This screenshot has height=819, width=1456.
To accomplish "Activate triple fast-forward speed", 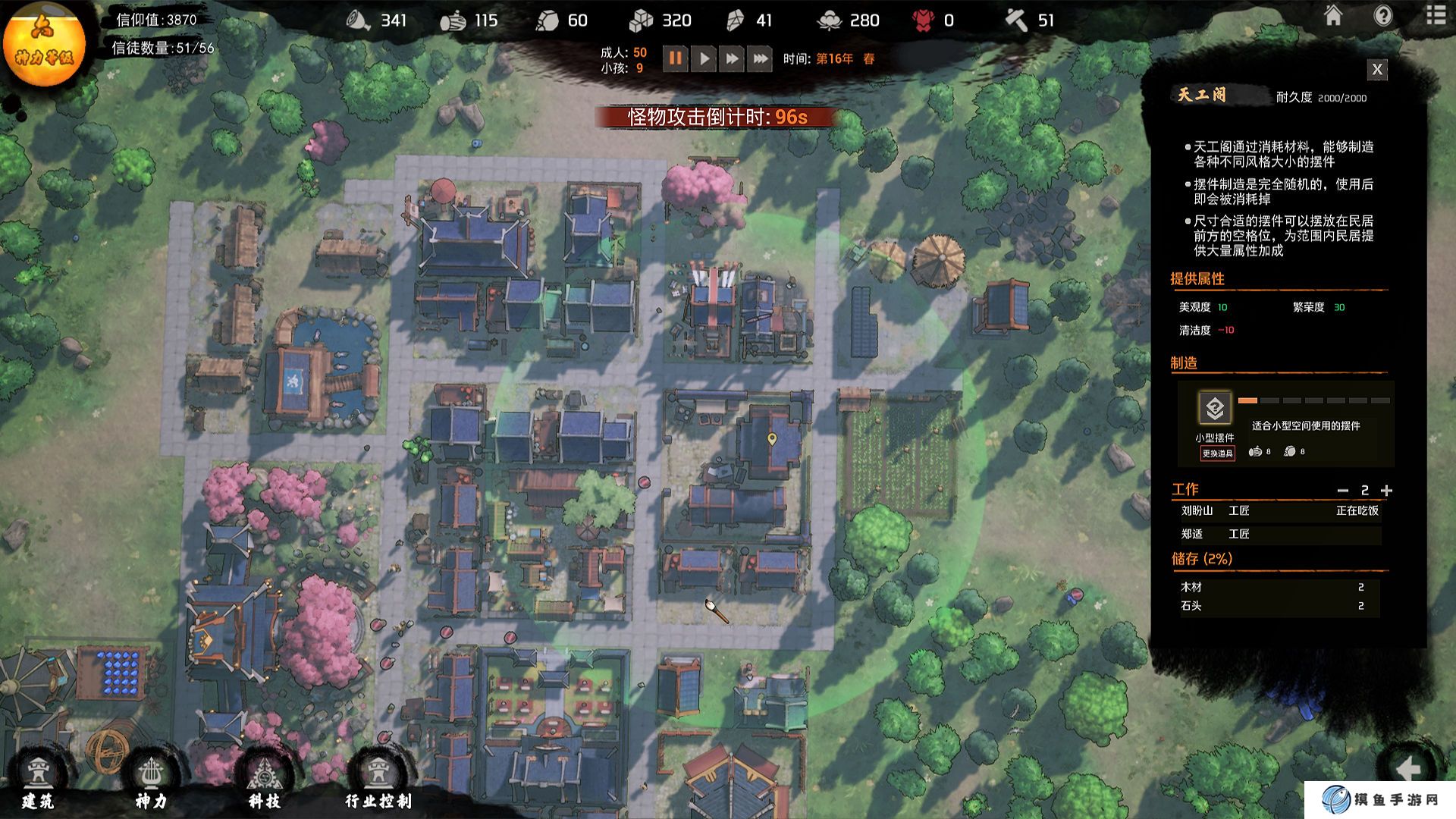I will (x=759, y=58).
